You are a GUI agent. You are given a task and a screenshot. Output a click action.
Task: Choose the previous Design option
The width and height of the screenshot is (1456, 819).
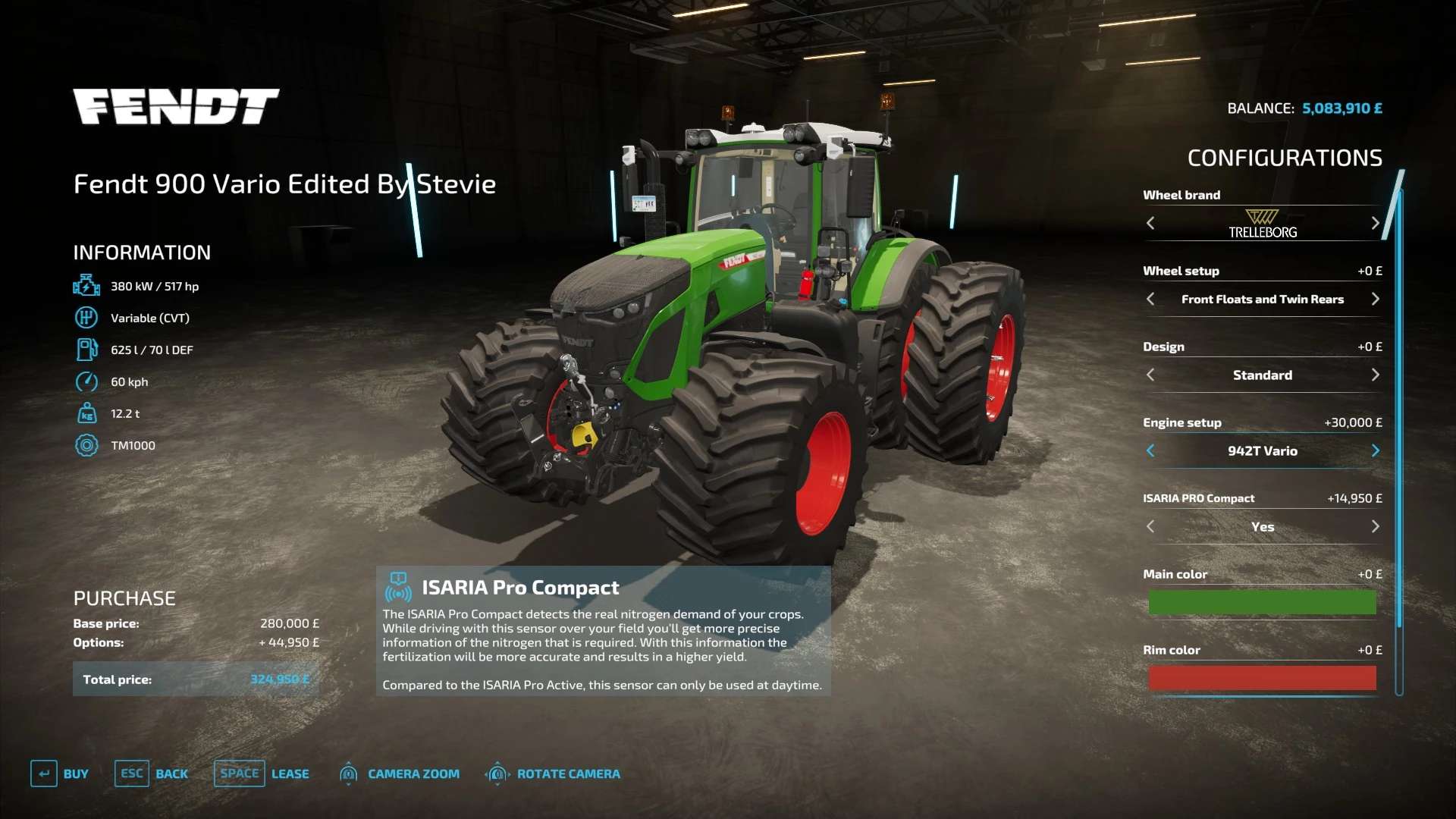coord(1150,375)
